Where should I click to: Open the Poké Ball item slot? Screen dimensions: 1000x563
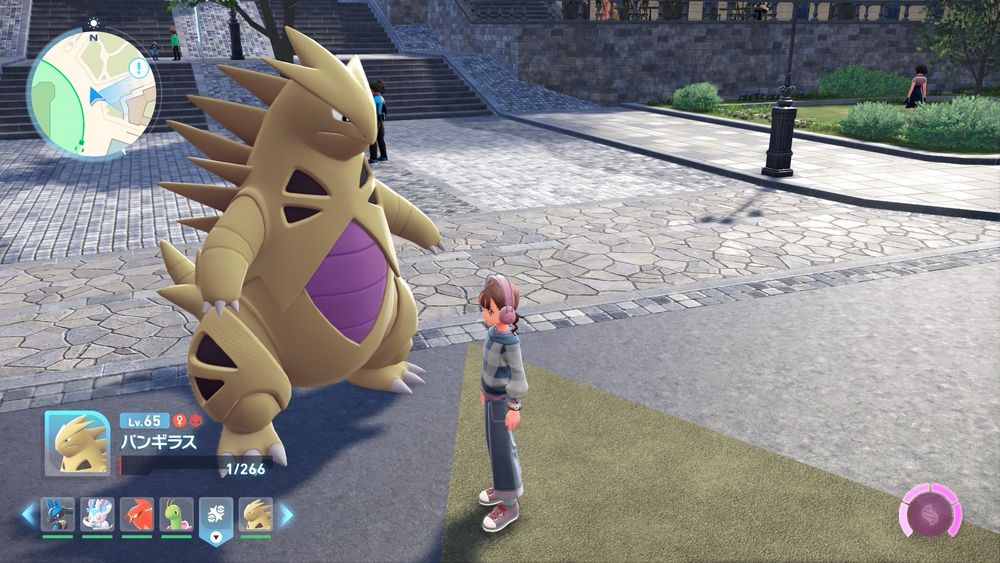(x=216, y=516)
